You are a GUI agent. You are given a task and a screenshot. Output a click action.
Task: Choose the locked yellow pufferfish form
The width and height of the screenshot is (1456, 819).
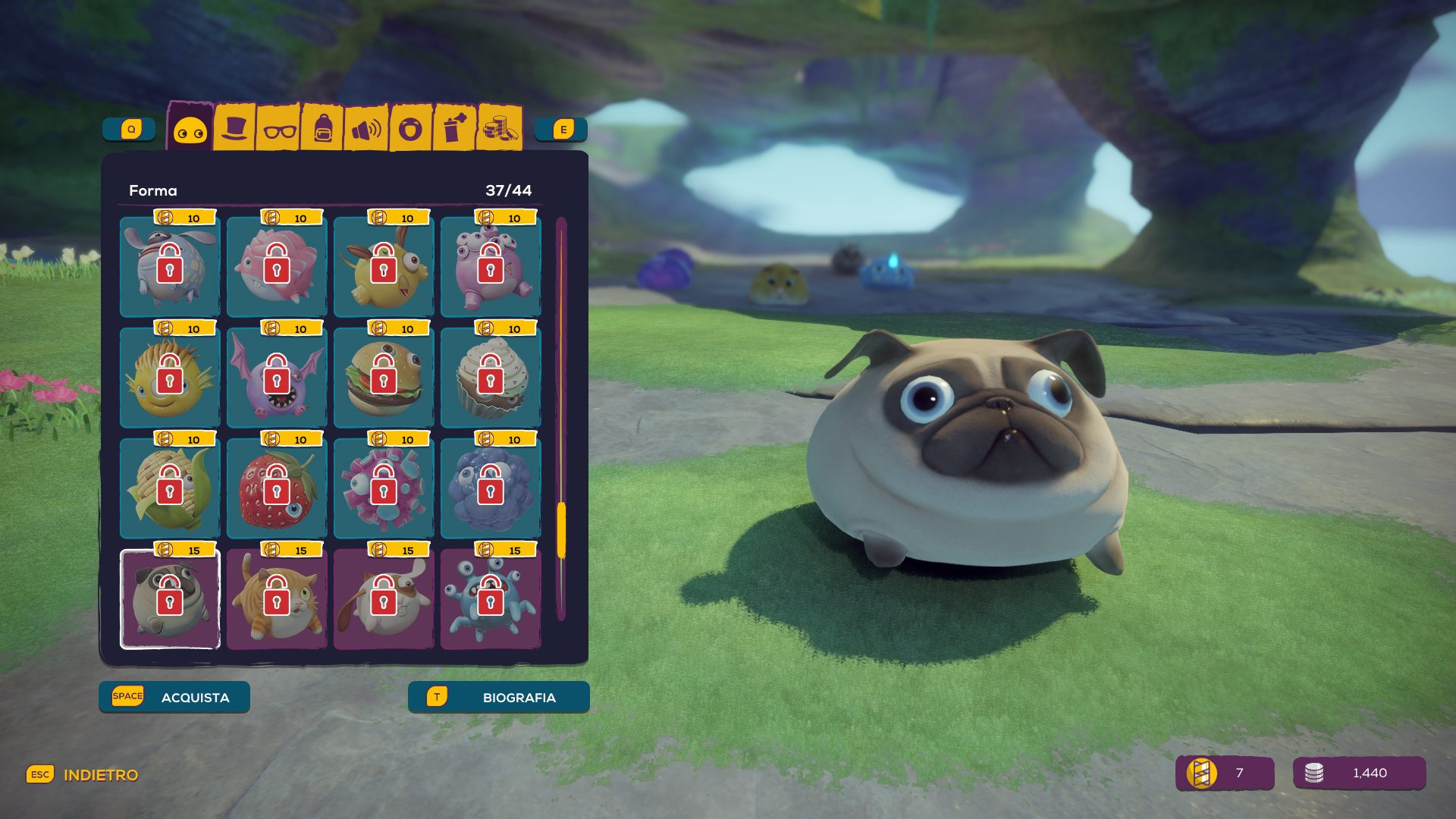click(170, 378)
